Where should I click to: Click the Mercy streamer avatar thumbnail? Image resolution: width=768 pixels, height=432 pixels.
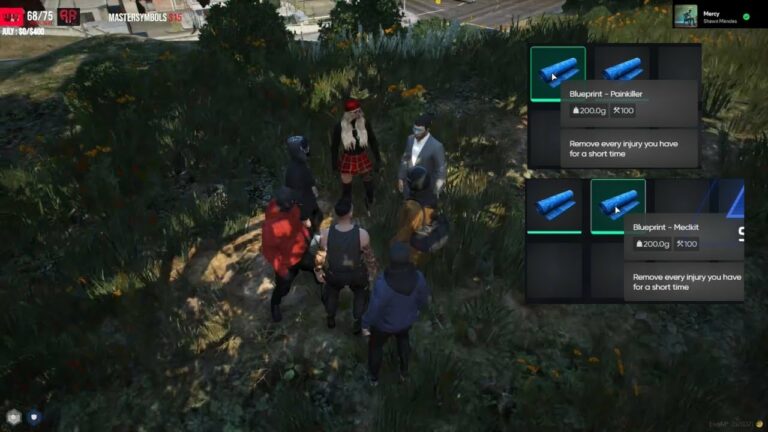(x=687, y=17)
